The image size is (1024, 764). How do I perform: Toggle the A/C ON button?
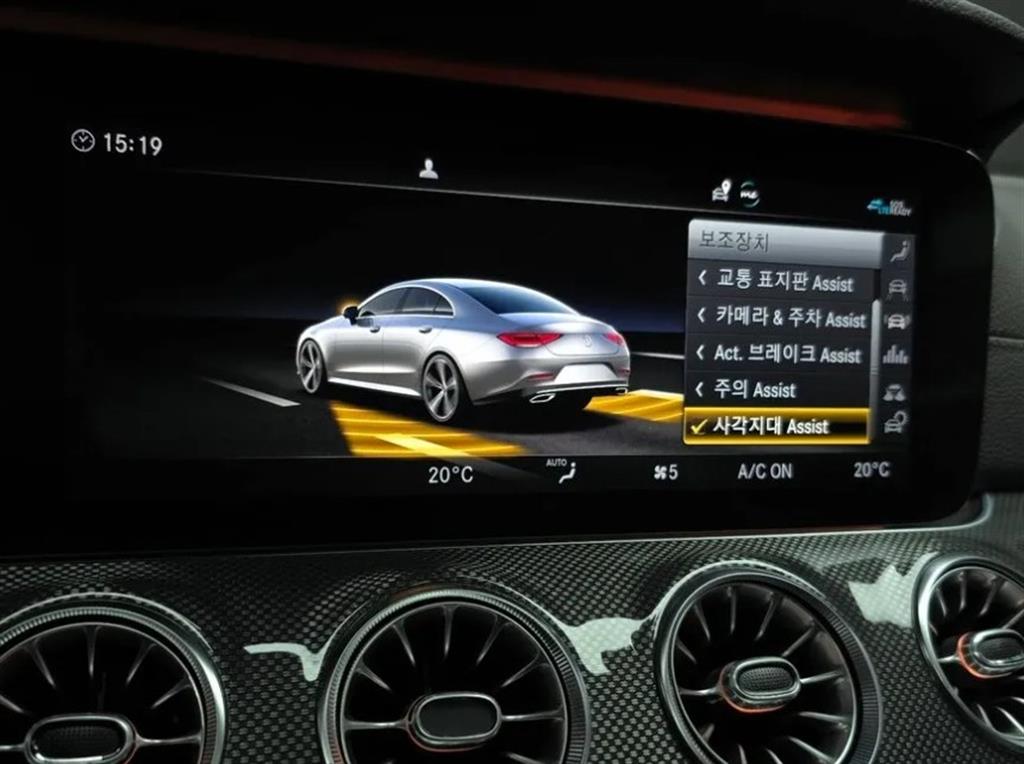click(765, 471)
